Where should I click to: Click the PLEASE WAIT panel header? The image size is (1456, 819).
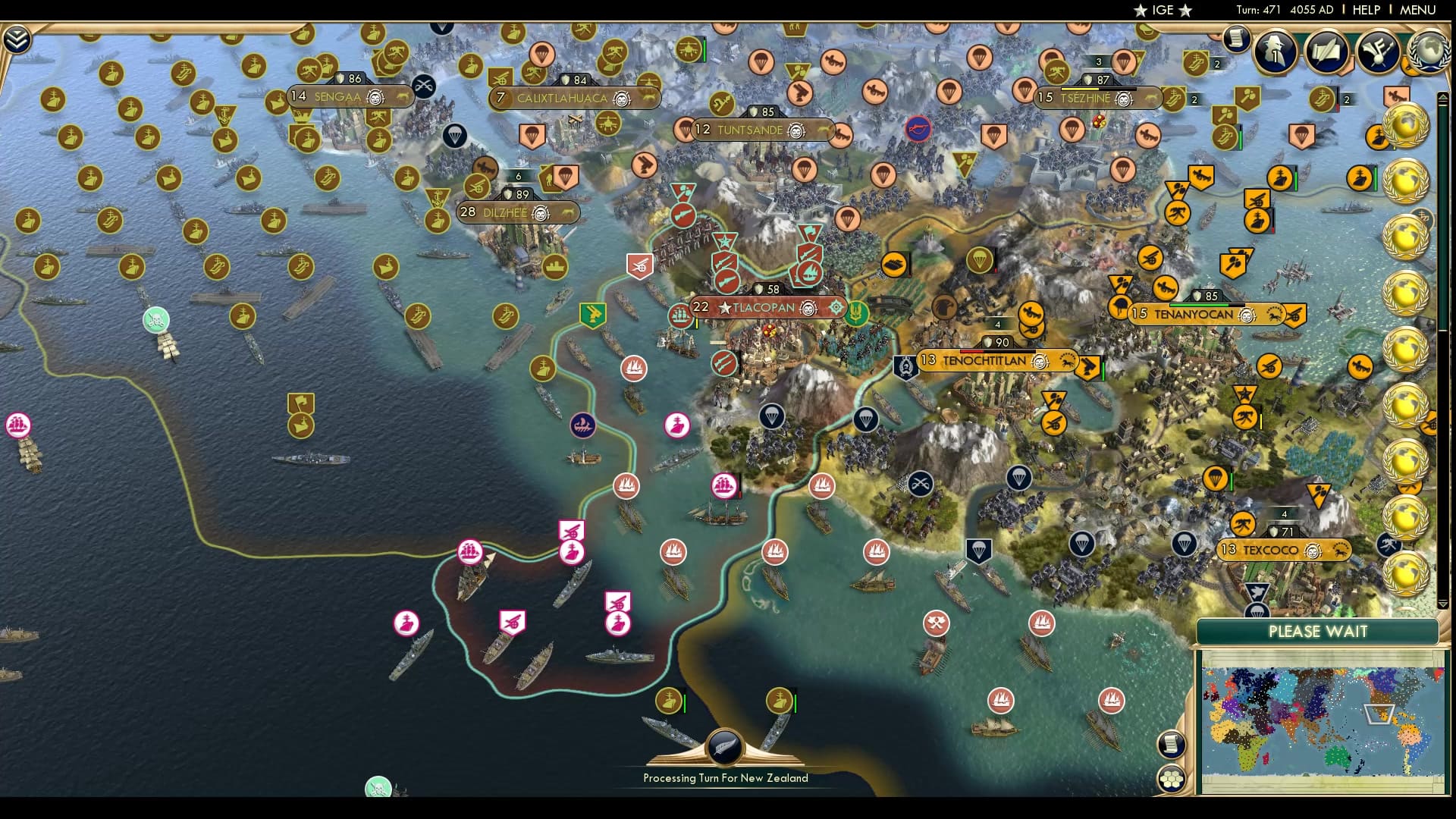click(x=1317, y=631)
